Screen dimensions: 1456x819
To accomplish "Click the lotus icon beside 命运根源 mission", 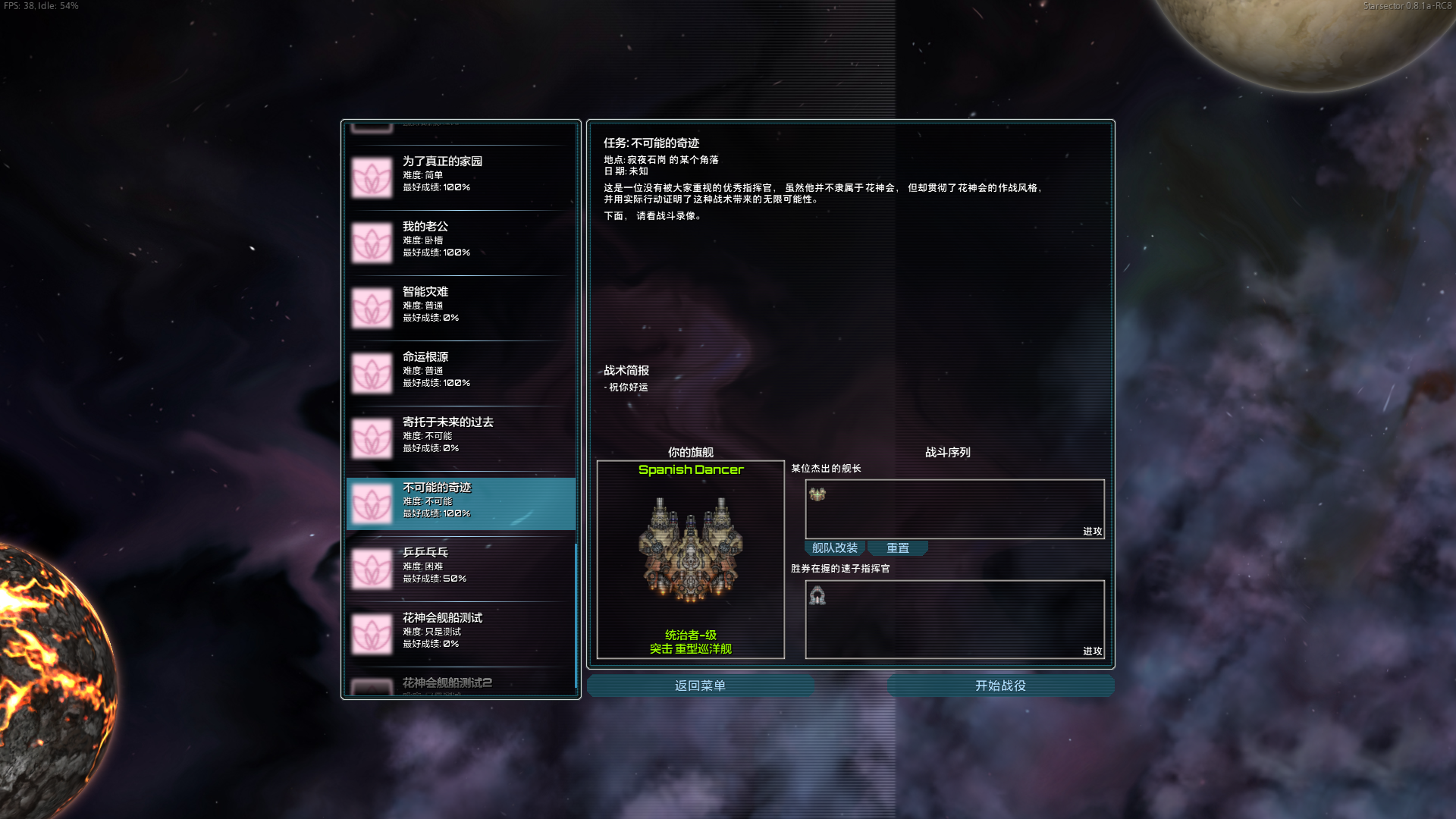I will [x=371, y=372].
